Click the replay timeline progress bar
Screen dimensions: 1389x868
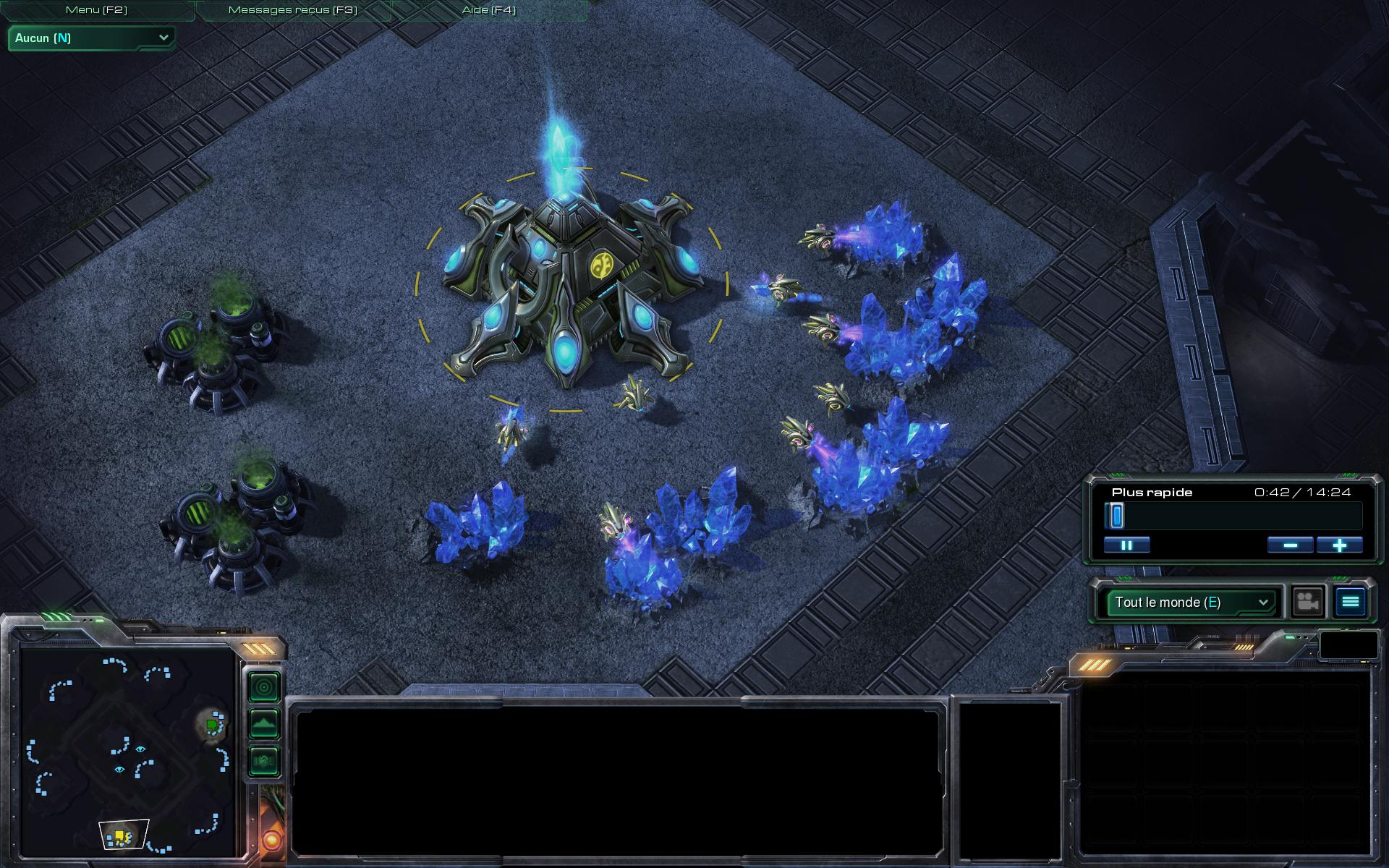pyautogui.click(x=1233, y=516)
